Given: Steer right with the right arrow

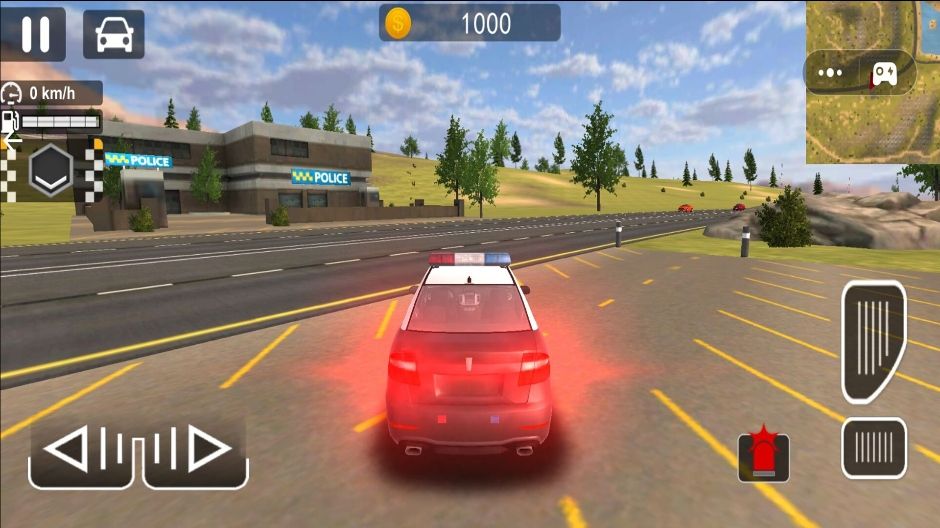Looking at the screenshot, I should pyautogui.click(x=196, y=450).
